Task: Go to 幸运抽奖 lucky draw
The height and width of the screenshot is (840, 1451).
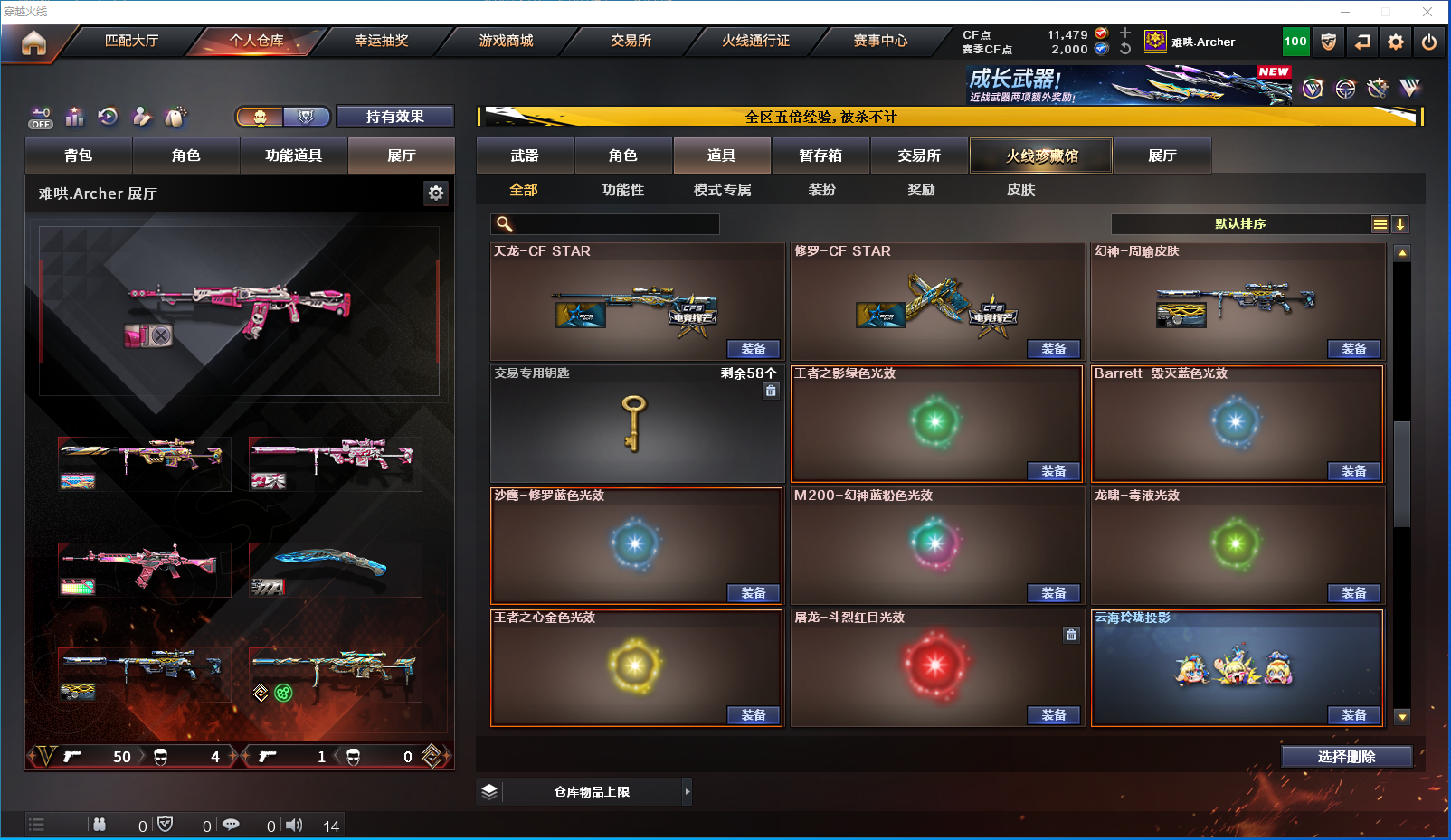Action: (381, 41)
